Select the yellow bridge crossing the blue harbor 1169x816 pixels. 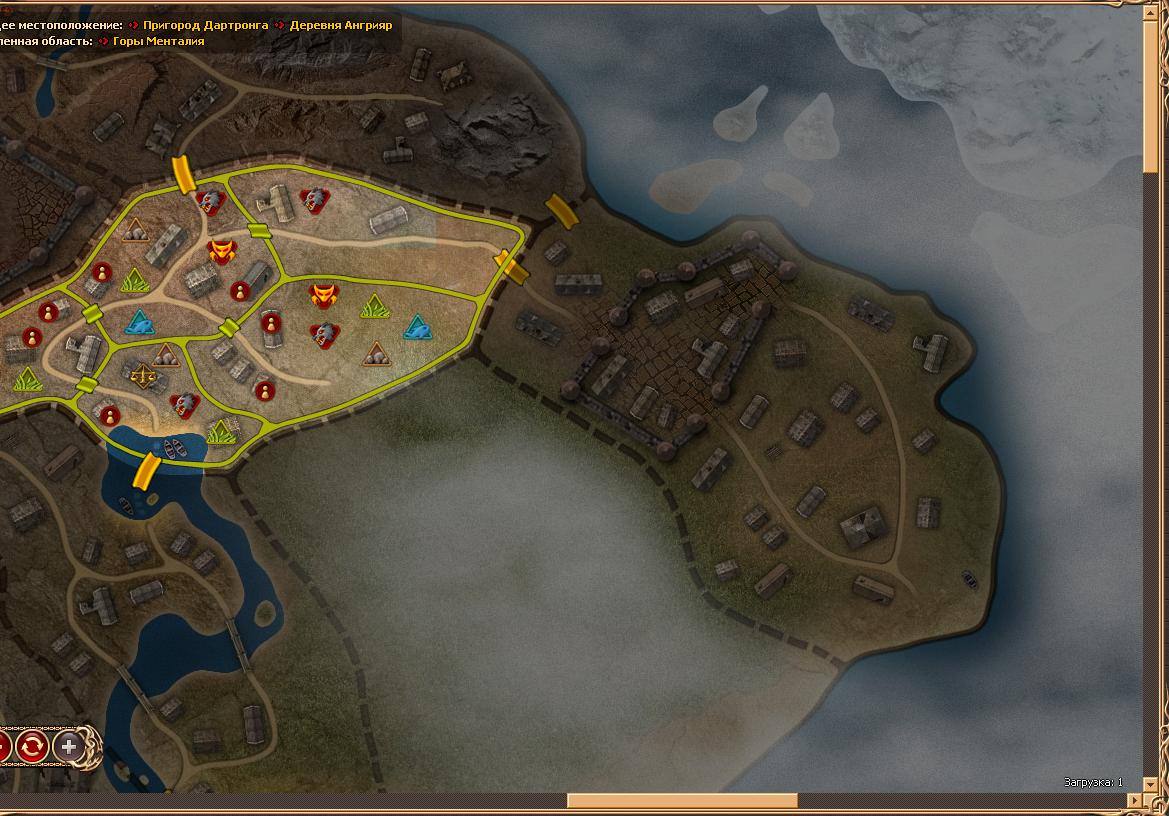[146, 470]
